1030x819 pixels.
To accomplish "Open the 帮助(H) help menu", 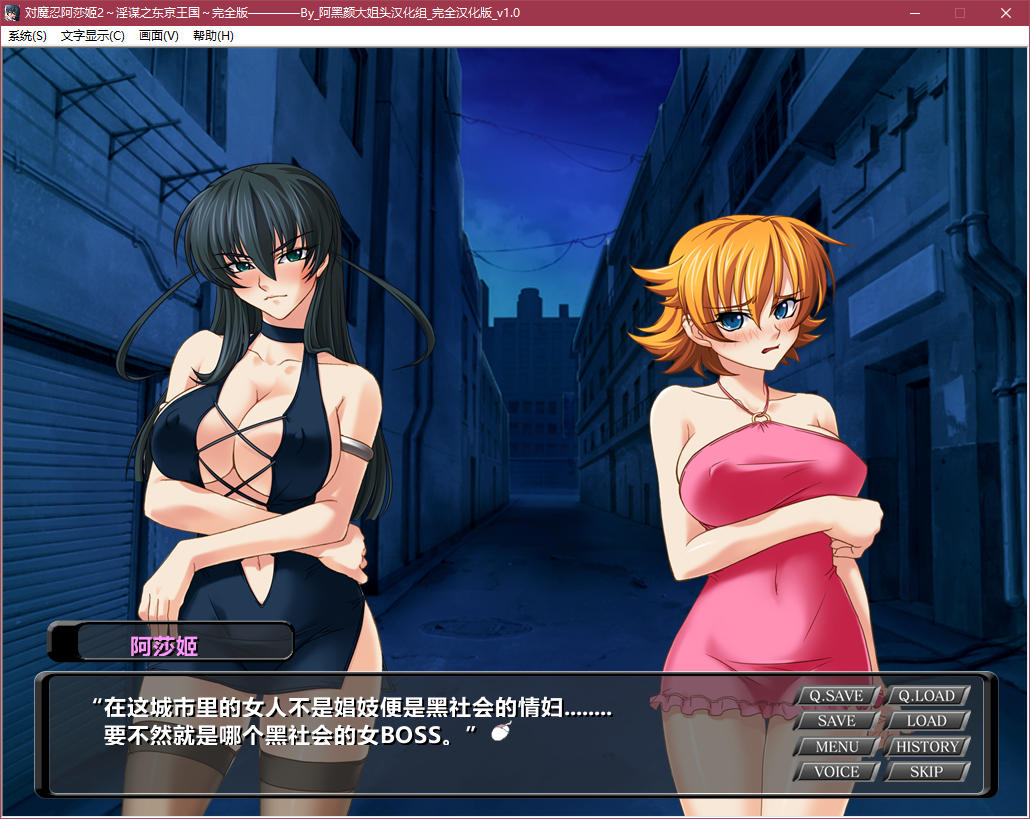I will click(x=213, y=36).
